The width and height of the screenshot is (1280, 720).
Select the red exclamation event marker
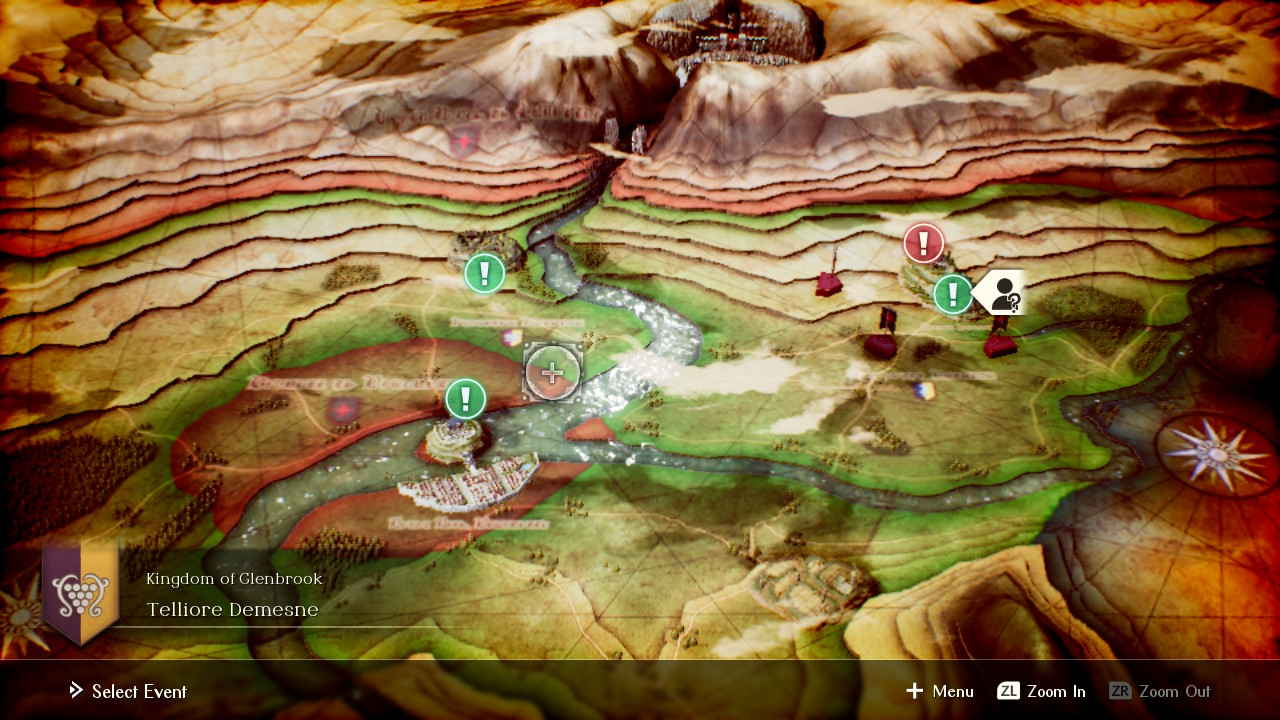click(923, 243)
